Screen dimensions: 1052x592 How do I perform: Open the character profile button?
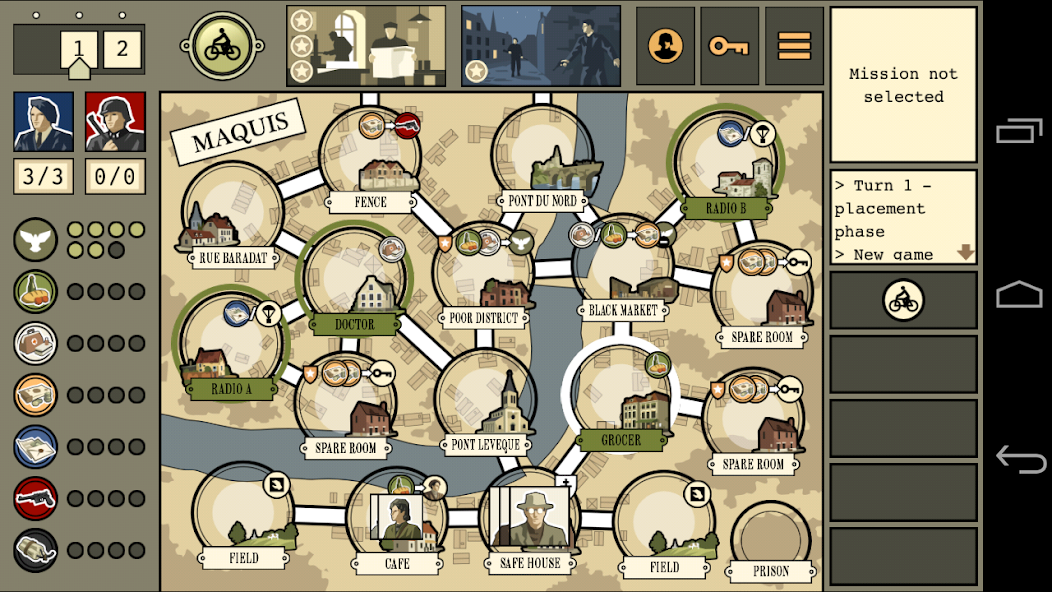click(x=665, y=46)
